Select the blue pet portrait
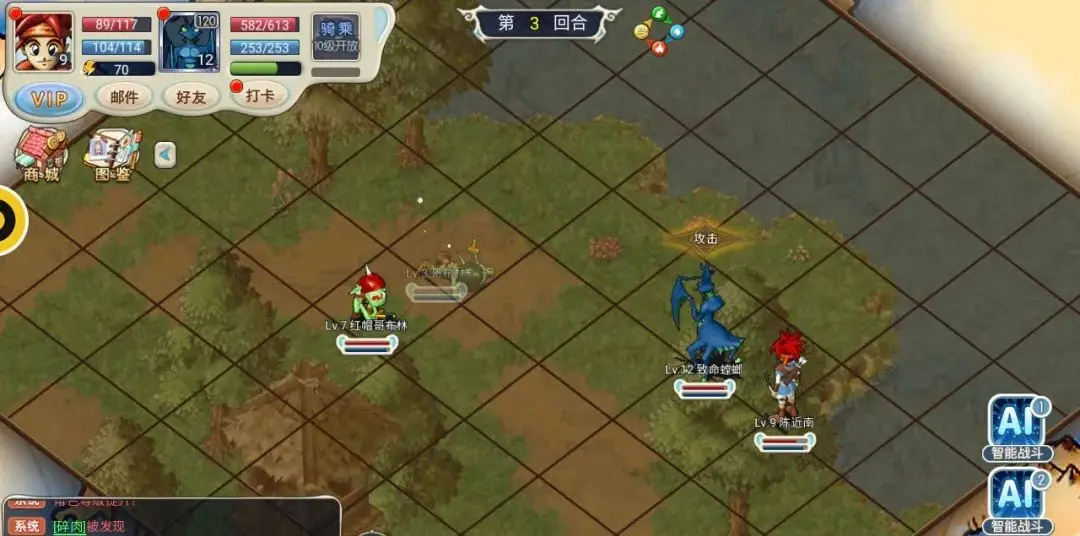The width and height of the screenshot is (1080, 536). pos(190,42)
